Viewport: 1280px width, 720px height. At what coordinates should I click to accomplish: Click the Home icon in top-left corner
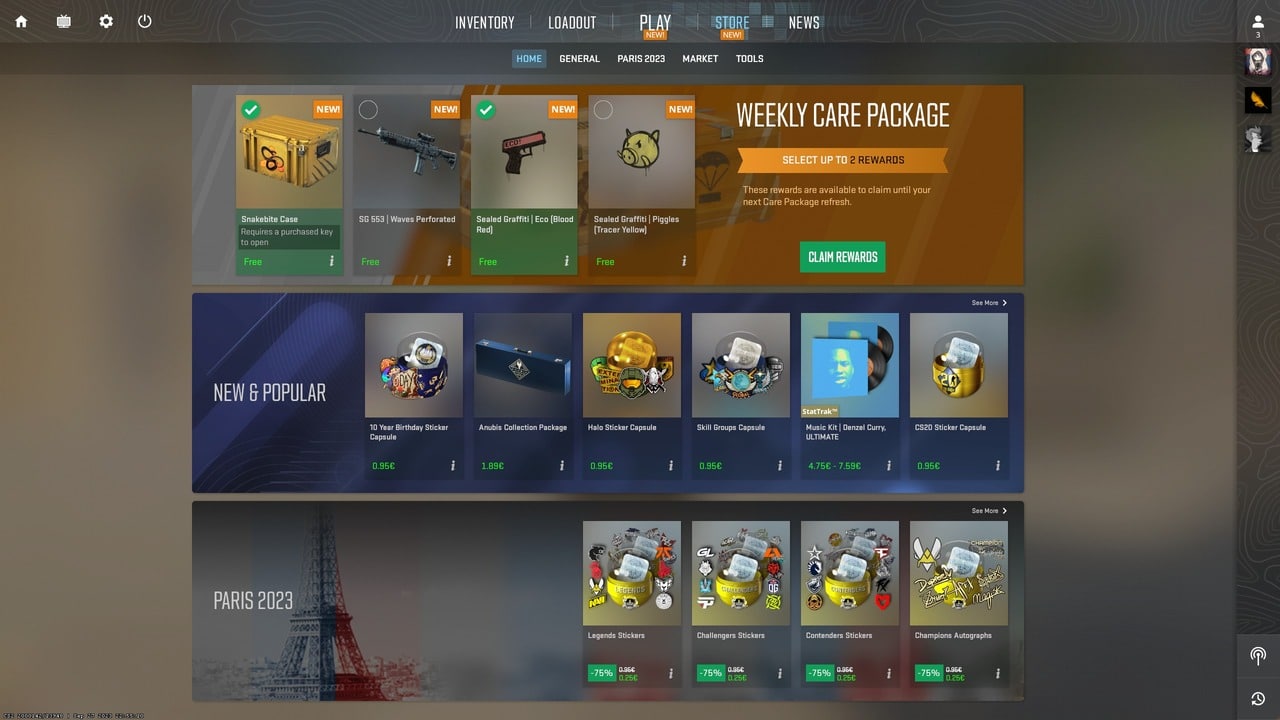[21, 20]
